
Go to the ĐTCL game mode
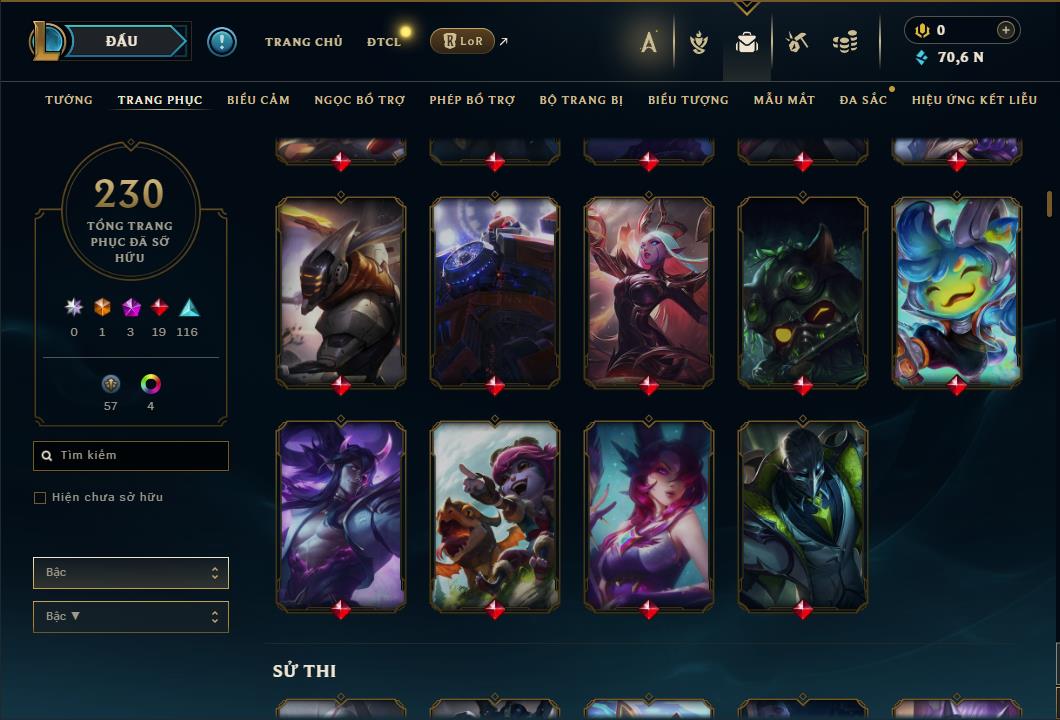click(x=384, y=42)
